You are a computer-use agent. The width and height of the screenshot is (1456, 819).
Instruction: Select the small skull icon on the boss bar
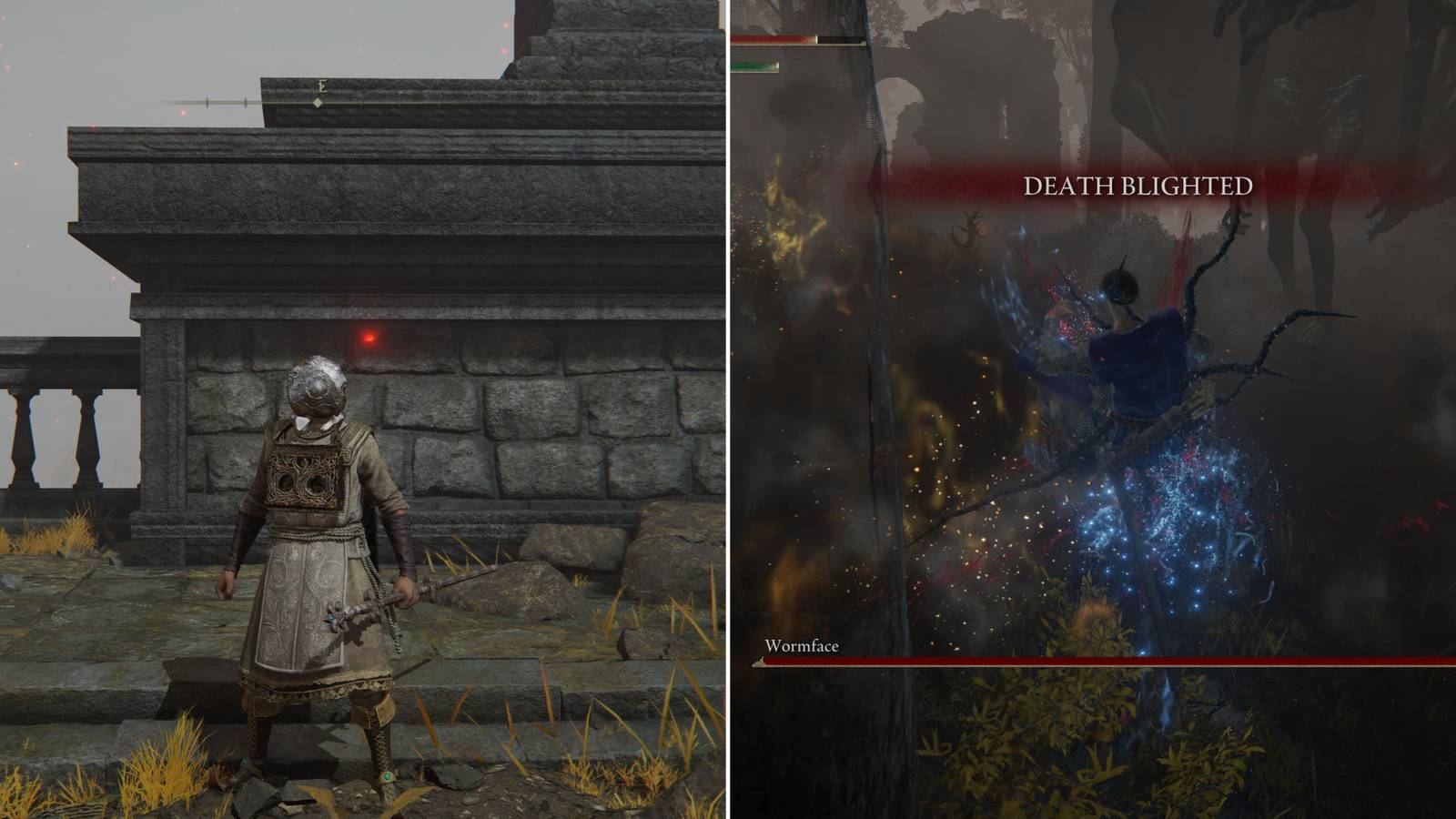[760, 660]
